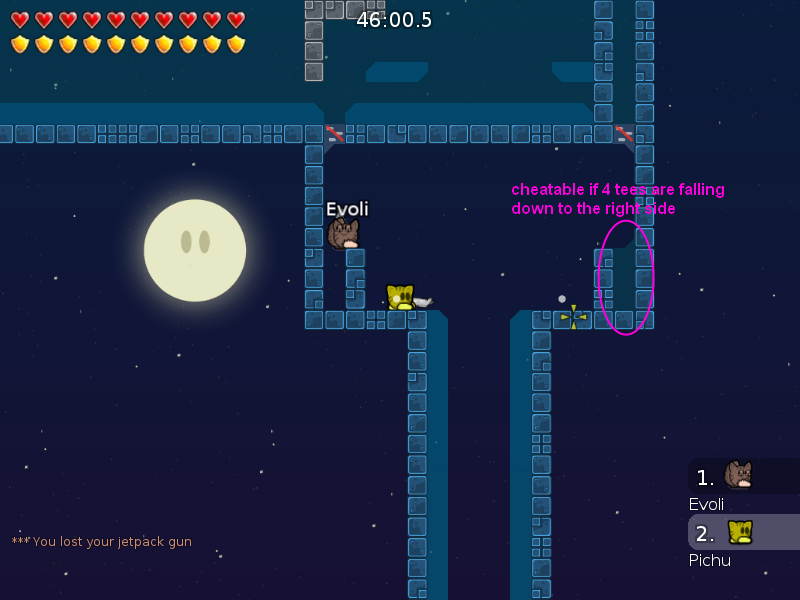Select Pichu's second-place row in the ranking

(x=742, y=532)
